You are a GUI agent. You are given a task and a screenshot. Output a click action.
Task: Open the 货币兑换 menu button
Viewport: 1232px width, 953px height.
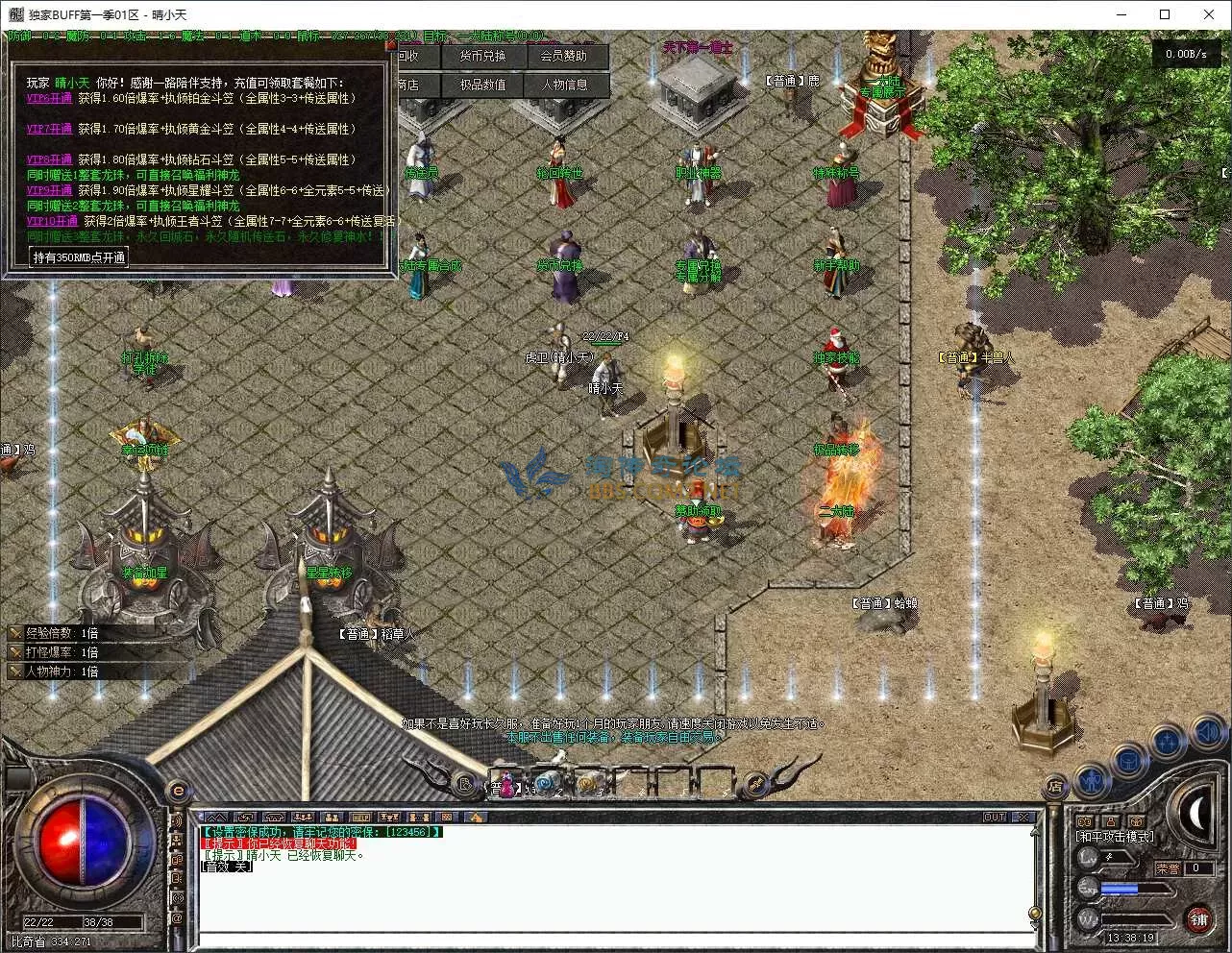(481, 57)
